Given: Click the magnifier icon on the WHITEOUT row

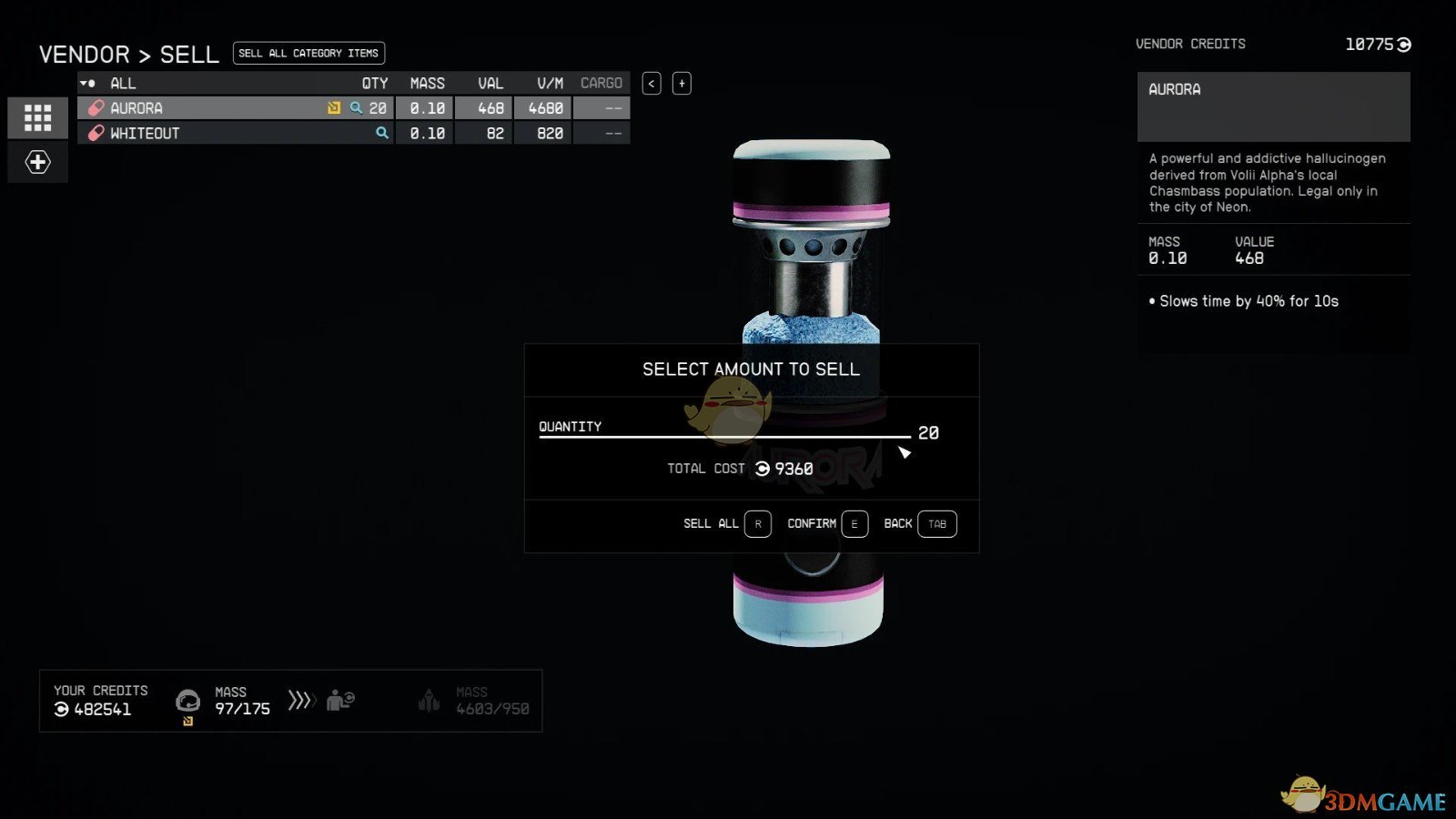Looking at the screenshot, I should tap(381, 132).
